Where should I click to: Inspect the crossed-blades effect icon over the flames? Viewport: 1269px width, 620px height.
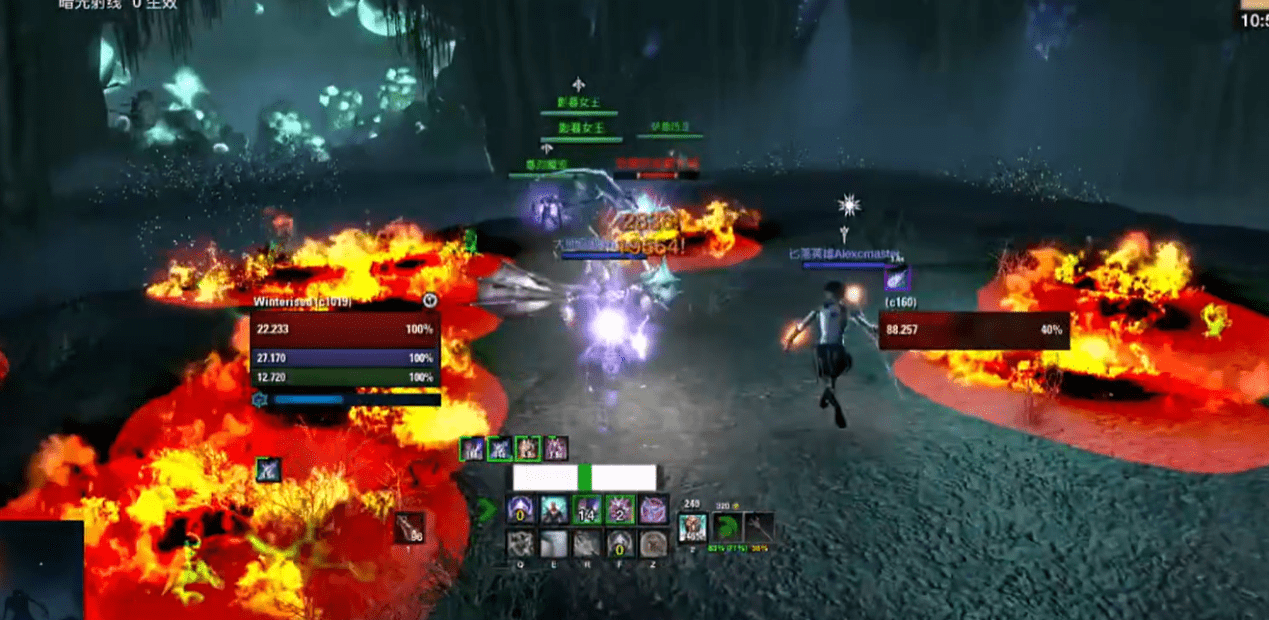tap(267, 469)
